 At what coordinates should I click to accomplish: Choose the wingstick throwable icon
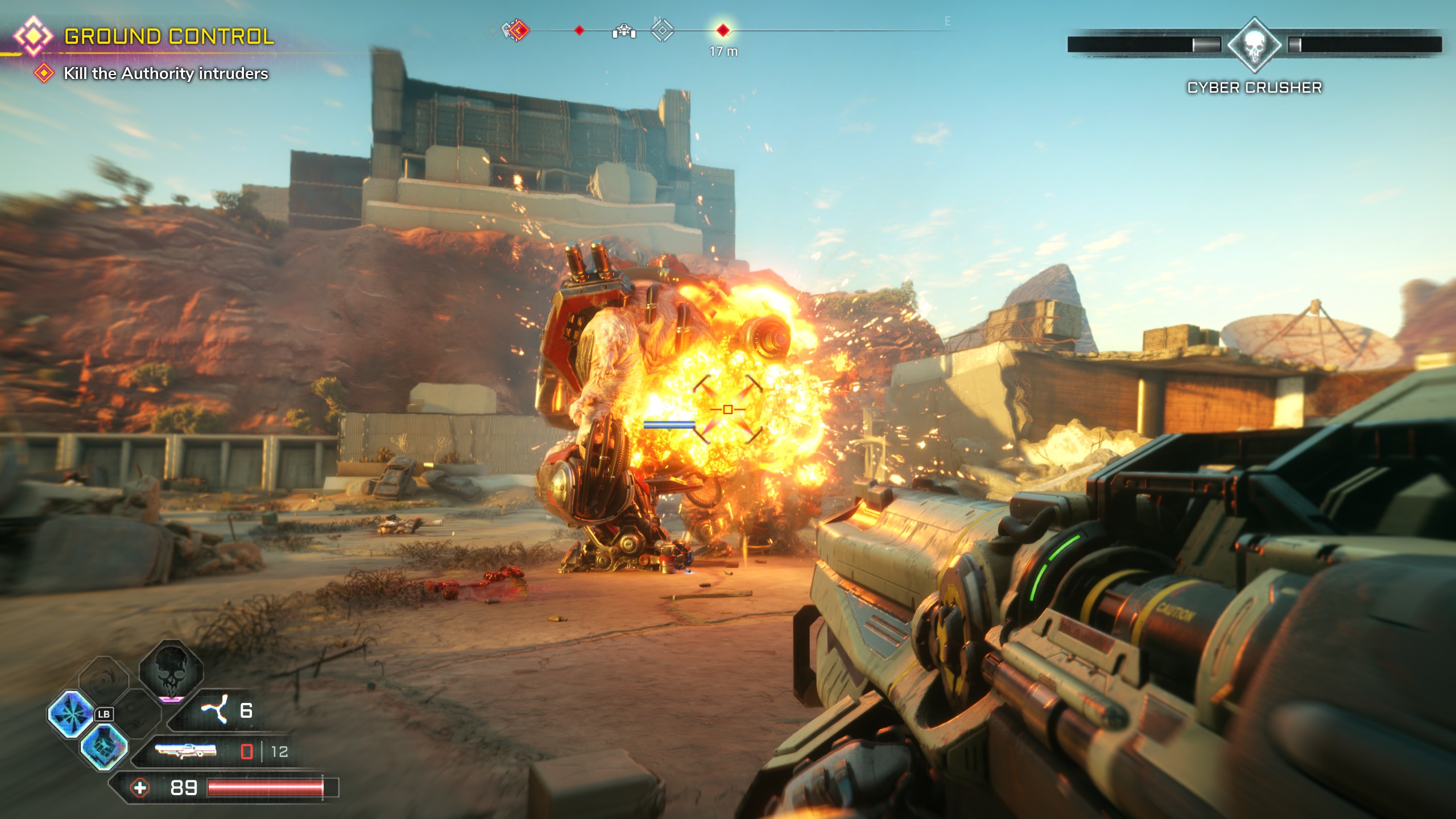[x=214, y=709]
